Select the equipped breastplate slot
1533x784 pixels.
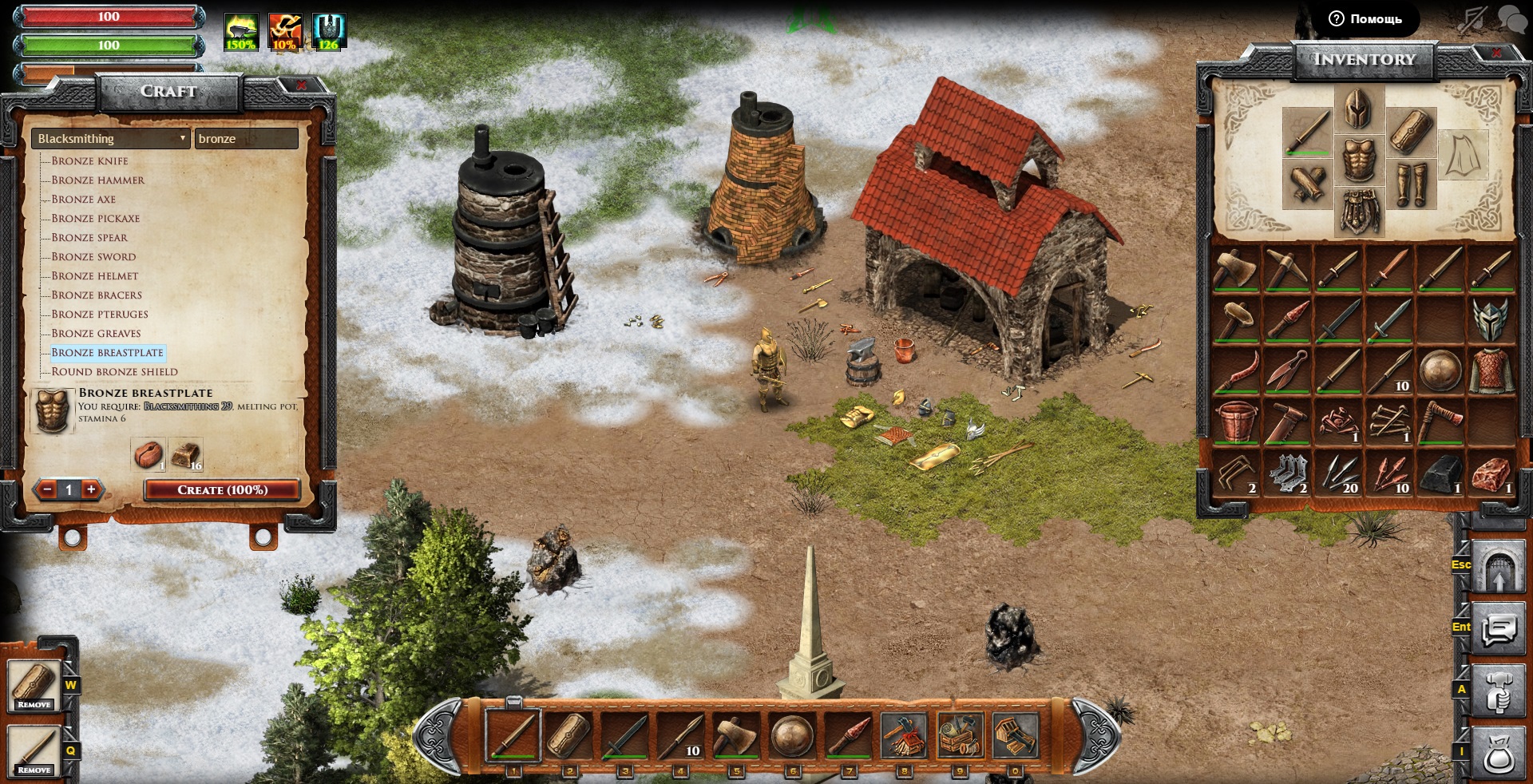1357,160
